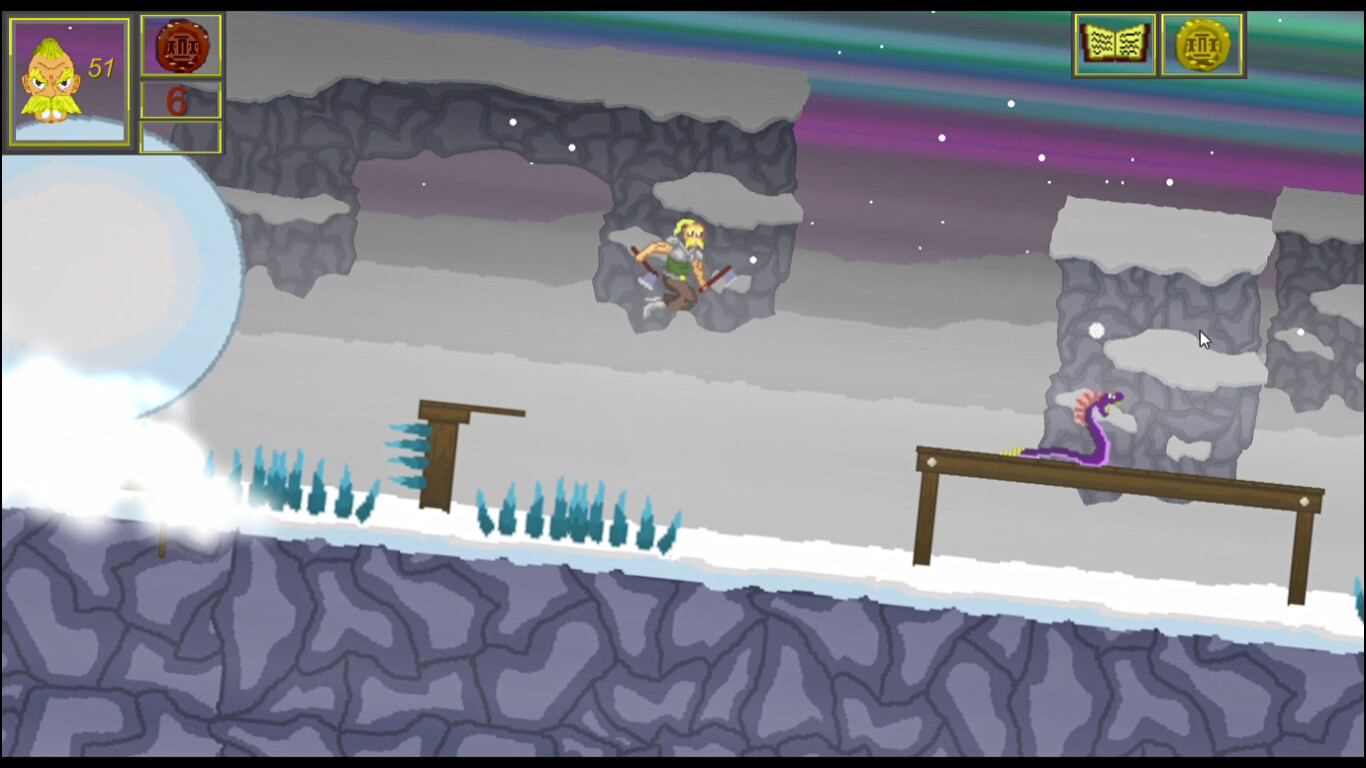Open the quest journal book icon
The image size is (1366, 768).
(1113, 44)
